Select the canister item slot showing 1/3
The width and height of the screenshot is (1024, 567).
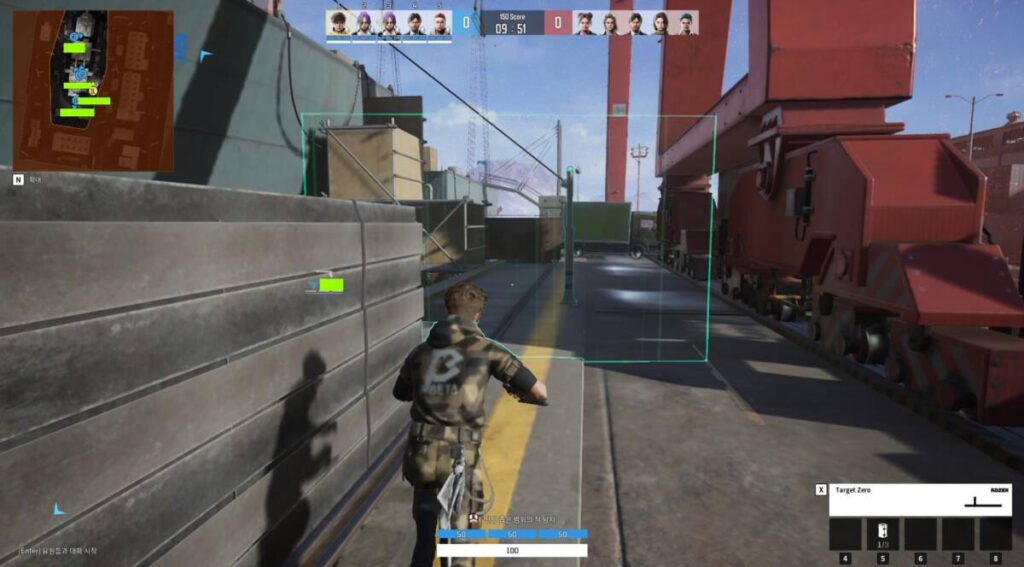tap(882, 533)
